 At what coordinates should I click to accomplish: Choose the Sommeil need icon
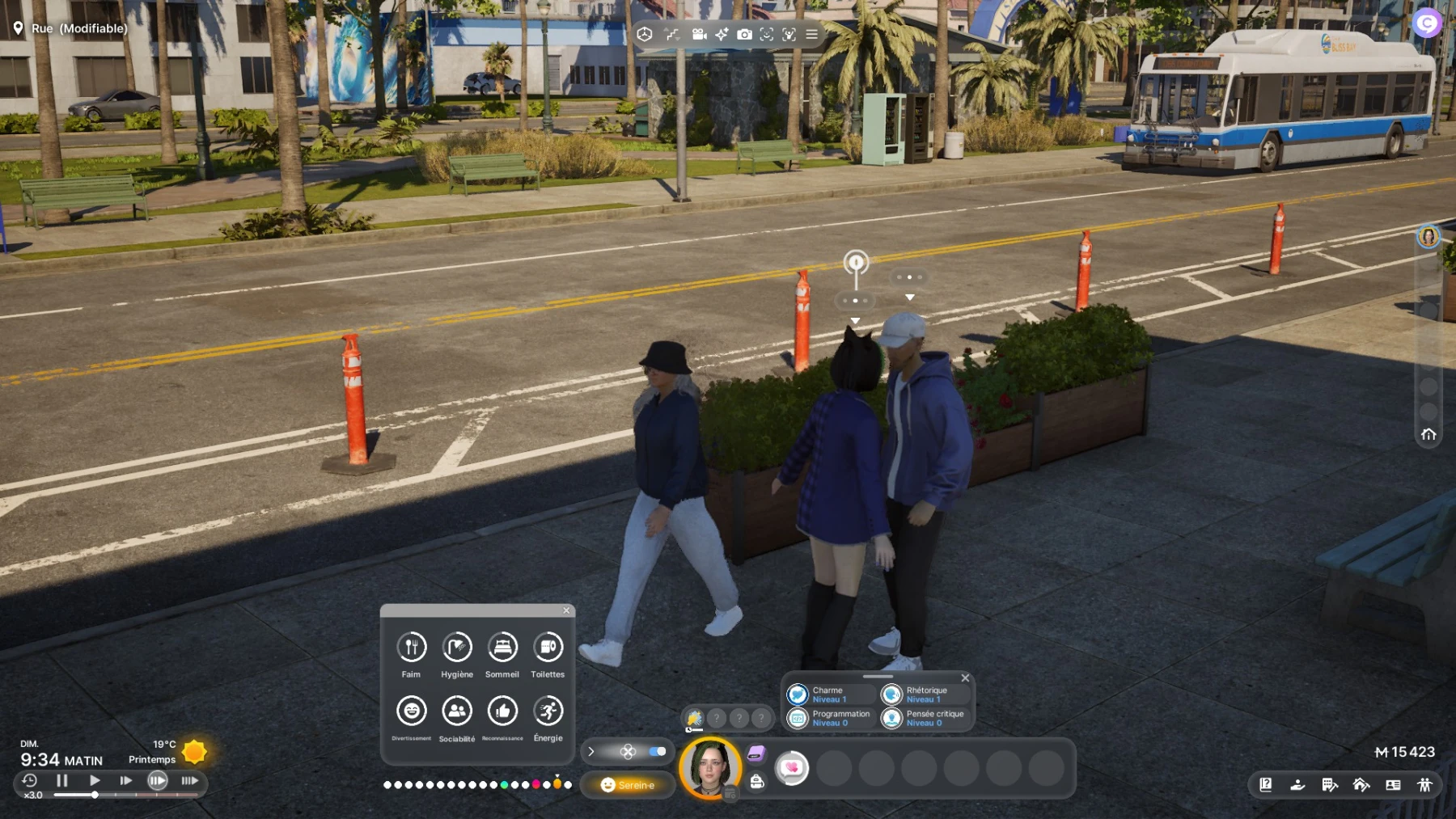point(502,648)
